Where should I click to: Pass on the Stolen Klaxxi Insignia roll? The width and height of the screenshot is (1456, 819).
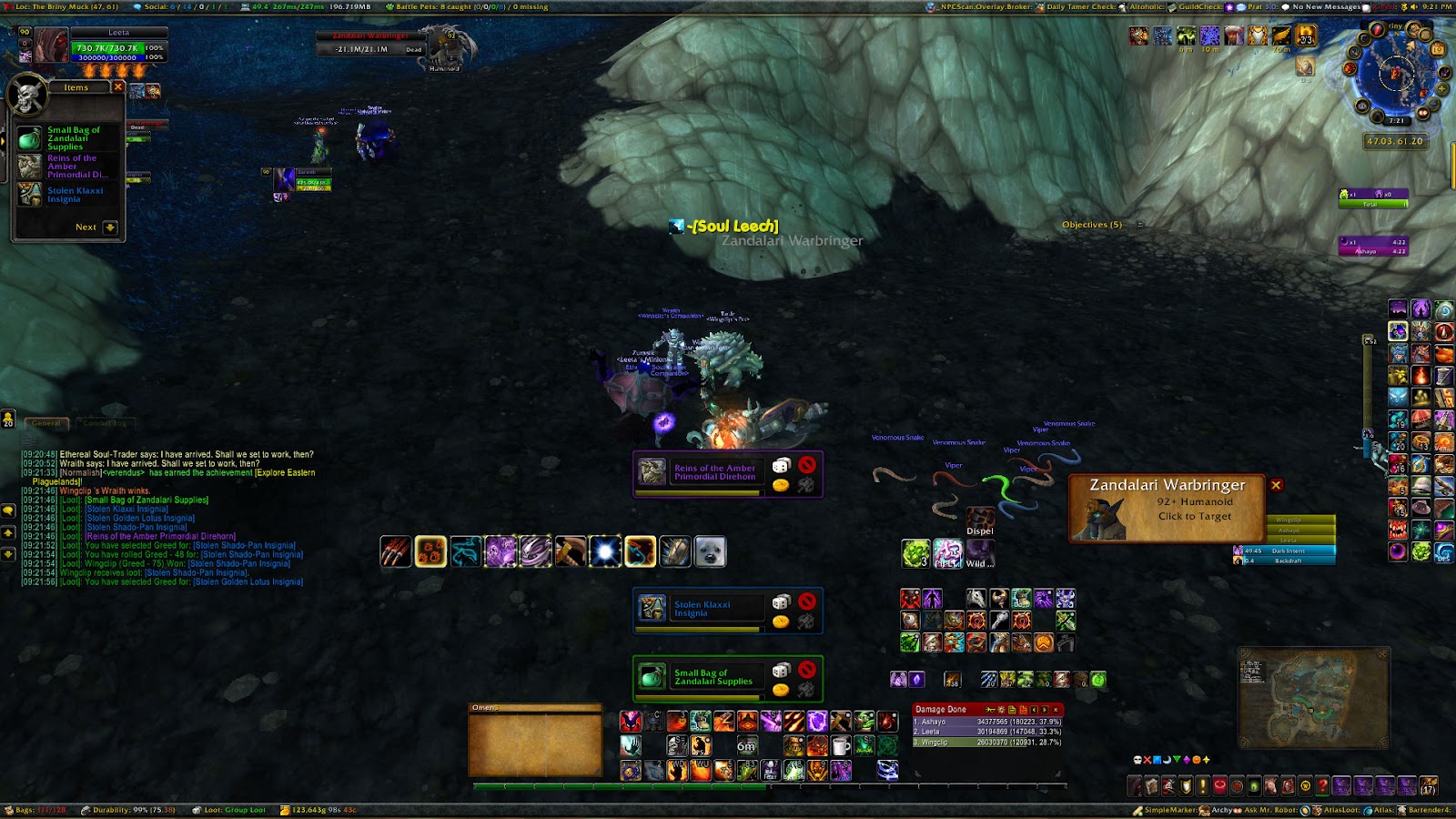point(807,602)
